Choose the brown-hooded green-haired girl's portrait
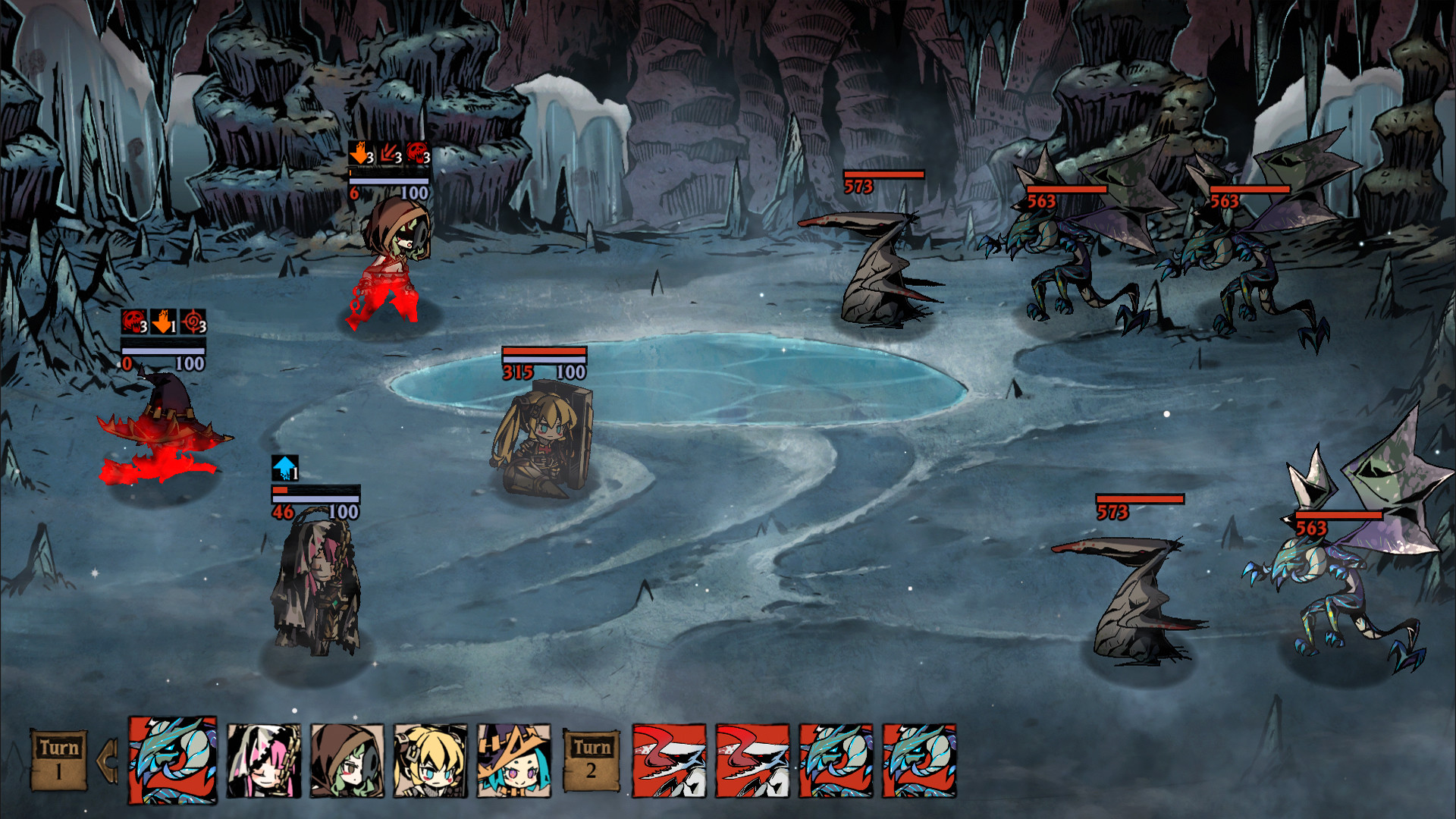The image size is (1456, 819). [x=347, y=760]
